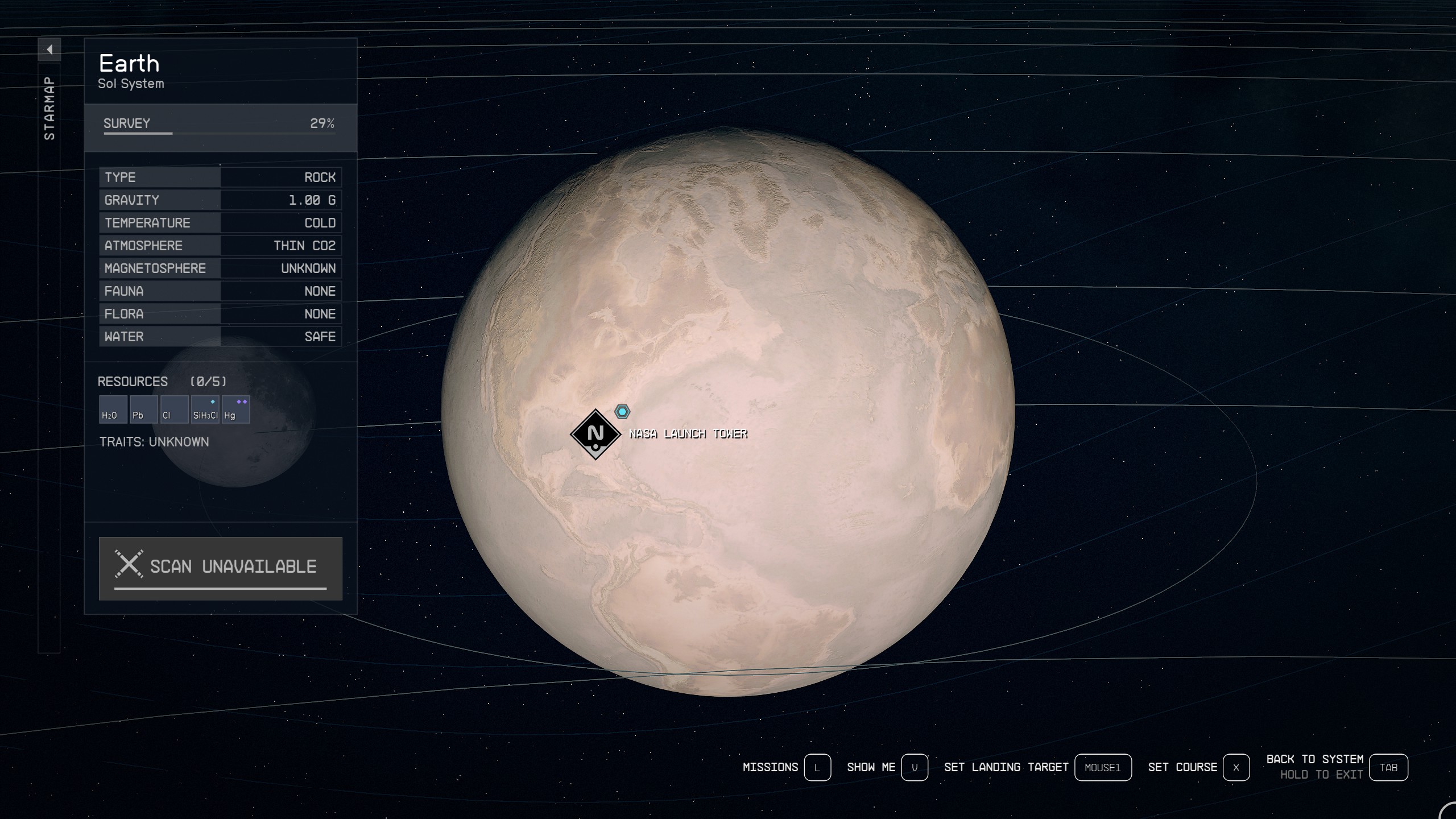Pick the Cl chlorine resource tile
This screenshot has width=1456, height=819.
[174, 409]
